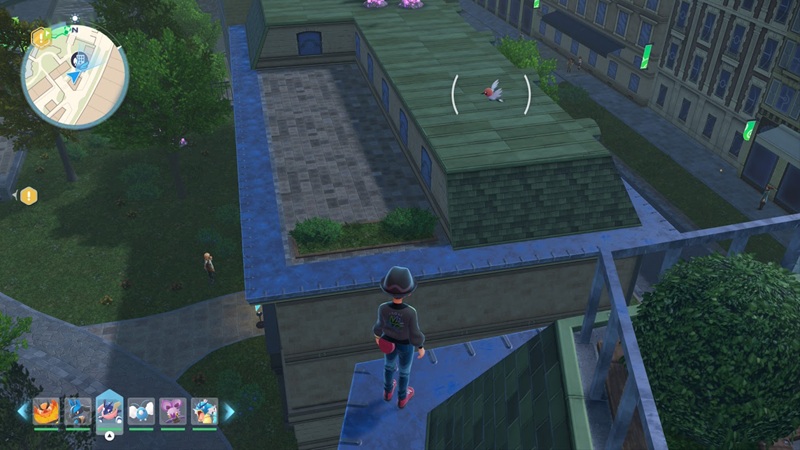This screenshot has width=800, height=450.
Task: Select the highlighted Greninja party slot
Action: pyautogui.click(x=109, y=410)
